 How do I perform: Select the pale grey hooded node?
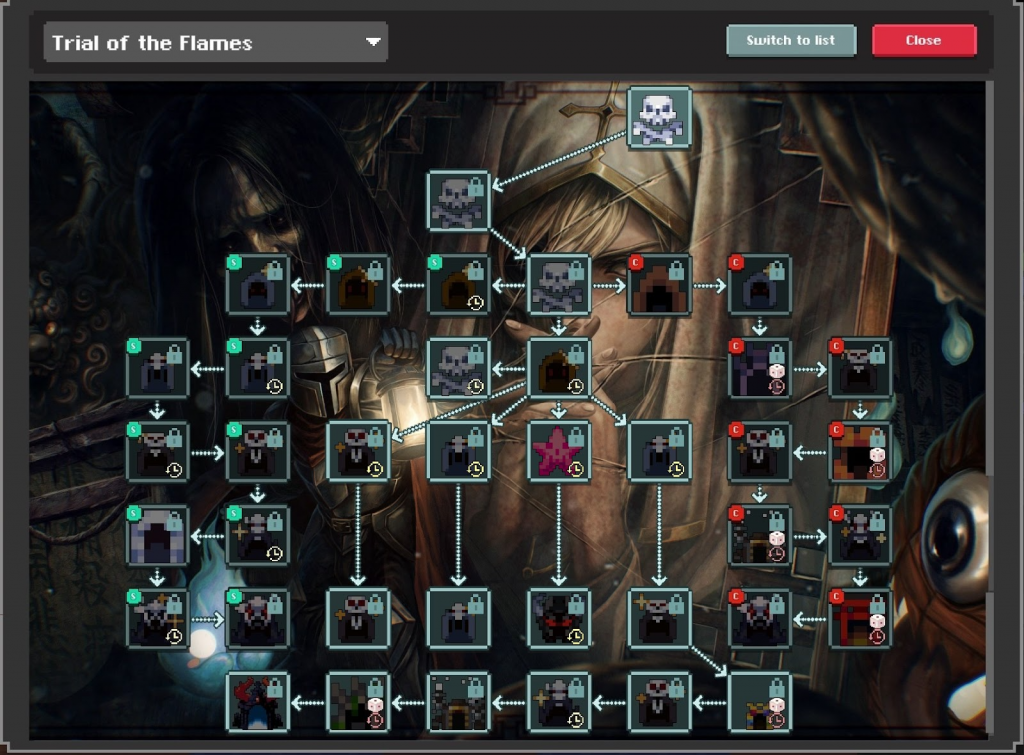click(x=158, y=535)
